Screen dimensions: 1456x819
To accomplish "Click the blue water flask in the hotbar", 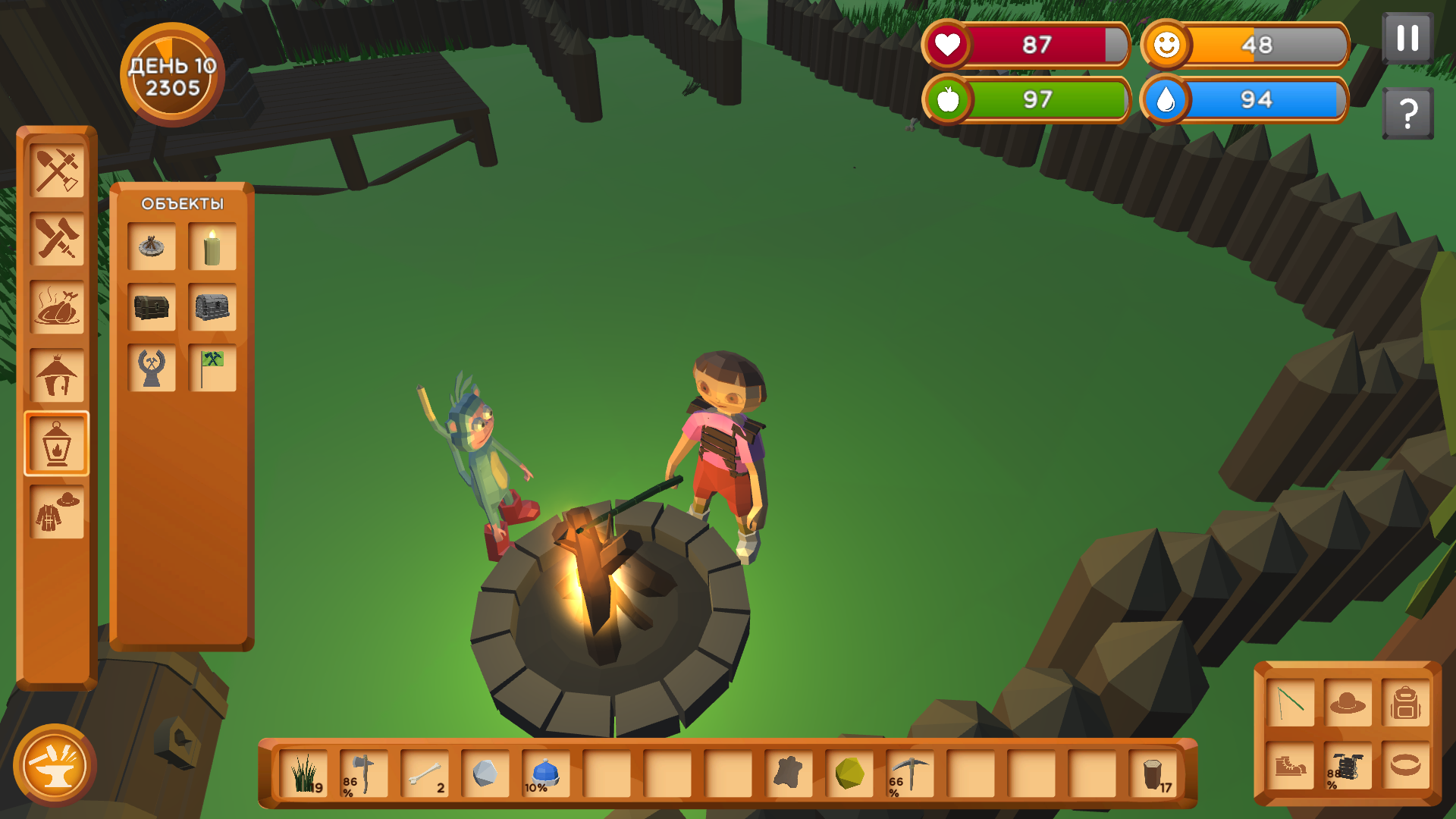I will pyautogui.click(x=544, y=775).
